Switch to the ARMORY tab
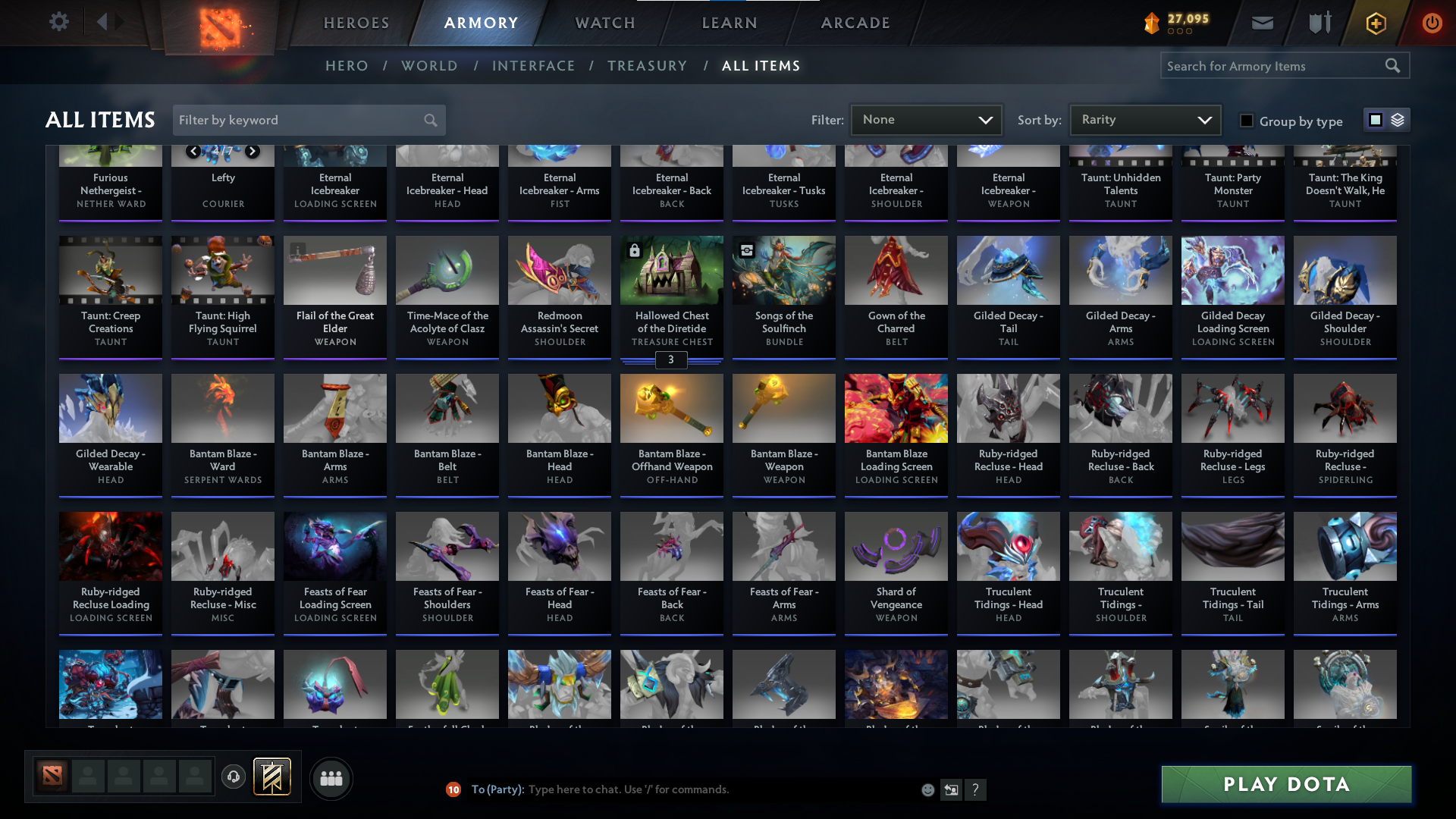 [x=481, y=23]
